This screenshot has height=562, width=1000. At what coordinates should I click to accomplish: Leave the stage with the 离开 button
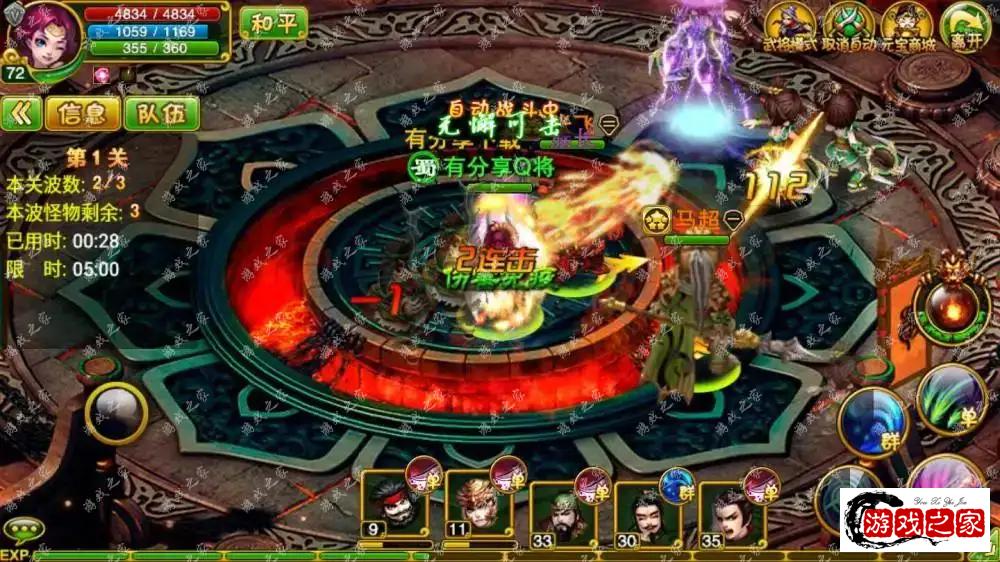point(964,28)
